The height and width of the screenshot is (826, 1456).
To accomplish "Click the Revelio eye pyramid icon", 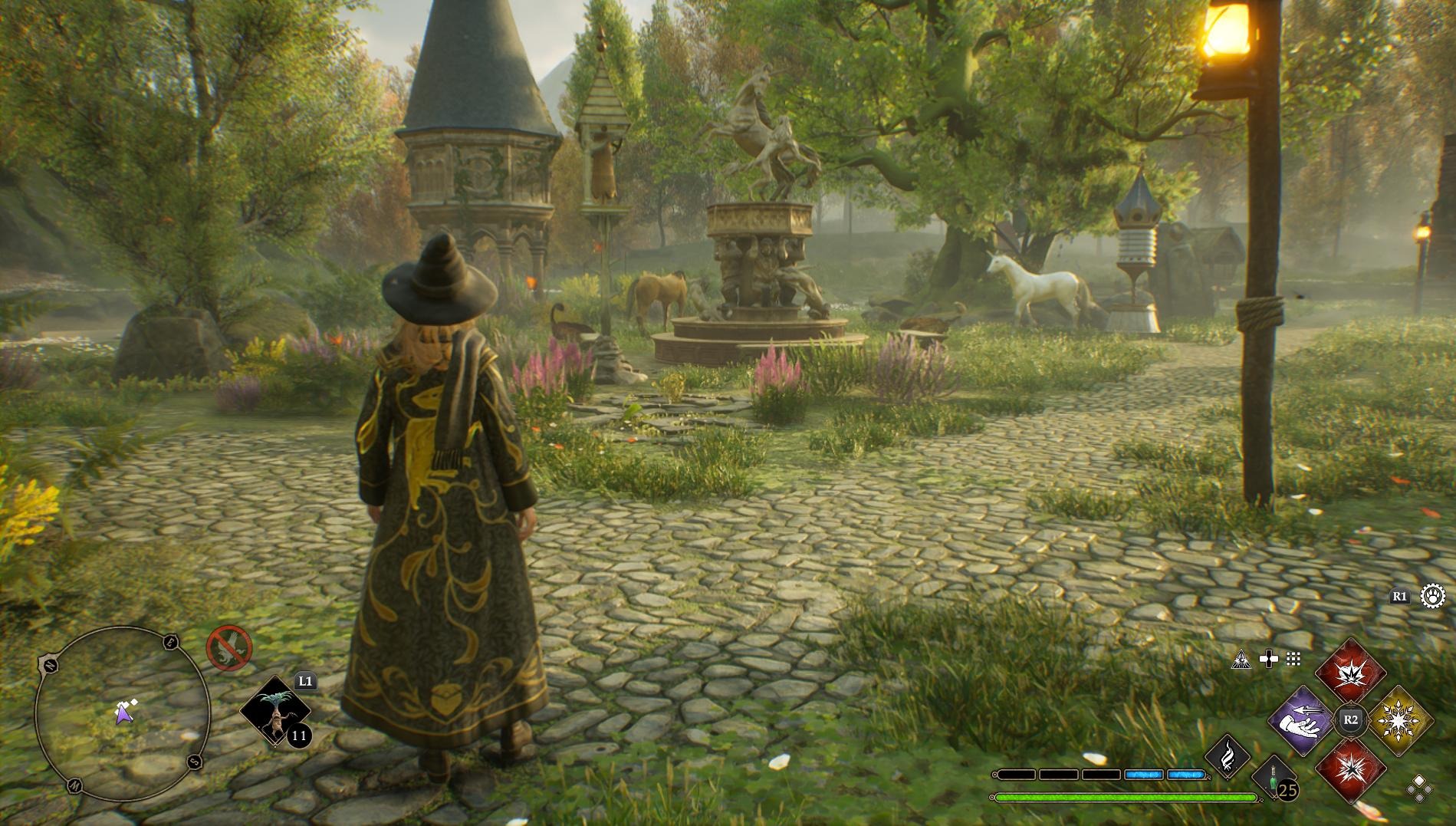I will click(x=1241, y=659).
